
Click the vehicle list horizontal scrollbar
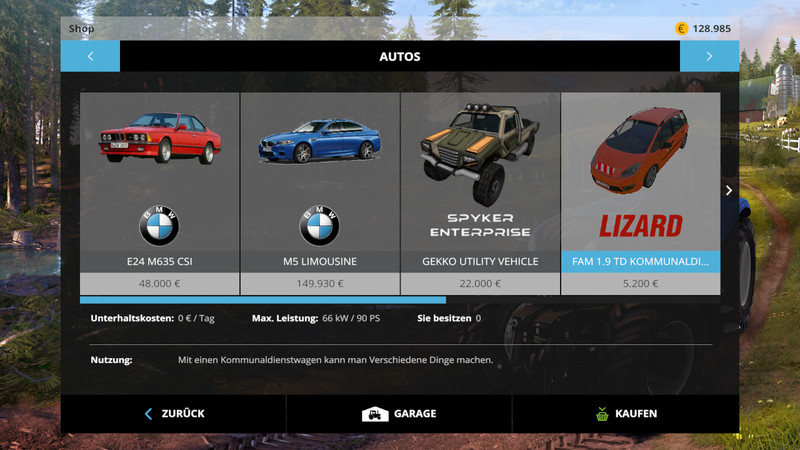click(x=263, y=299)
